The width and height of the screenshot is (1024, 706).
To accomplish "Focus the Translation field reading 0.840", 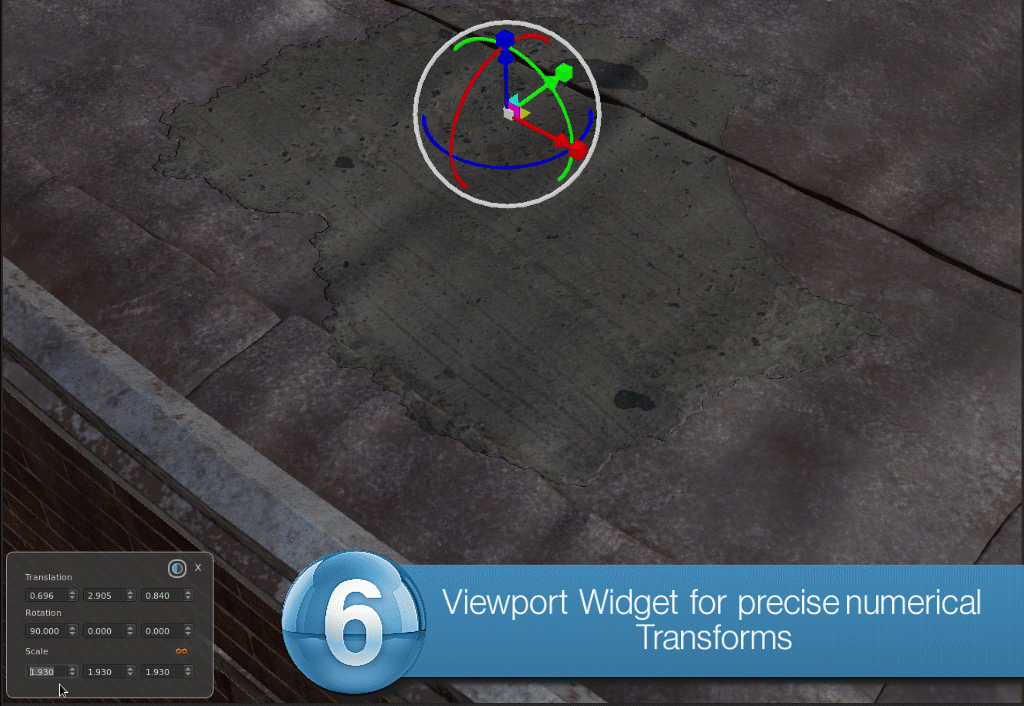I will tap(160, 596).
